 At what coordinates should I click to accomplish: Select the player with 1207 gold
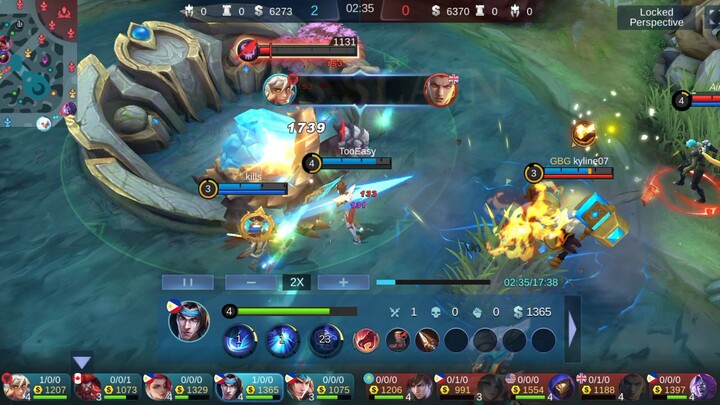point(36,387)
